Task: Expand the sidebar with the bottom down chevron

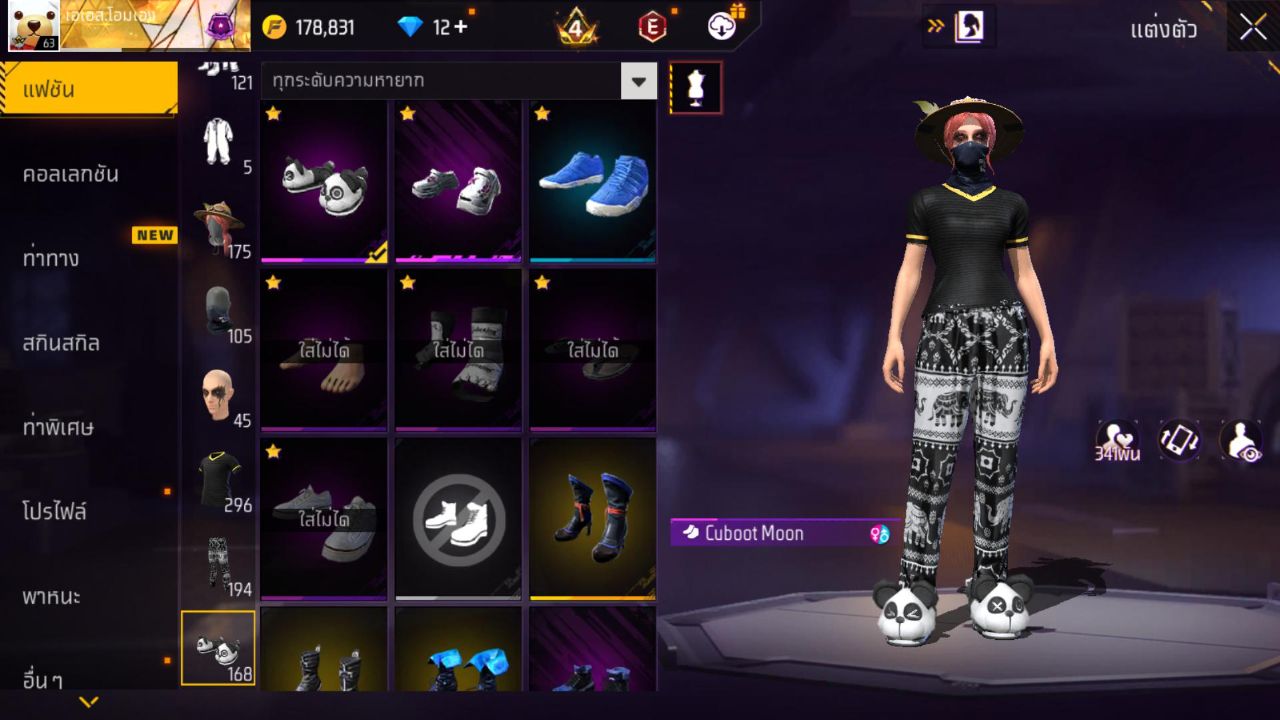Action: tap(88, 702)
